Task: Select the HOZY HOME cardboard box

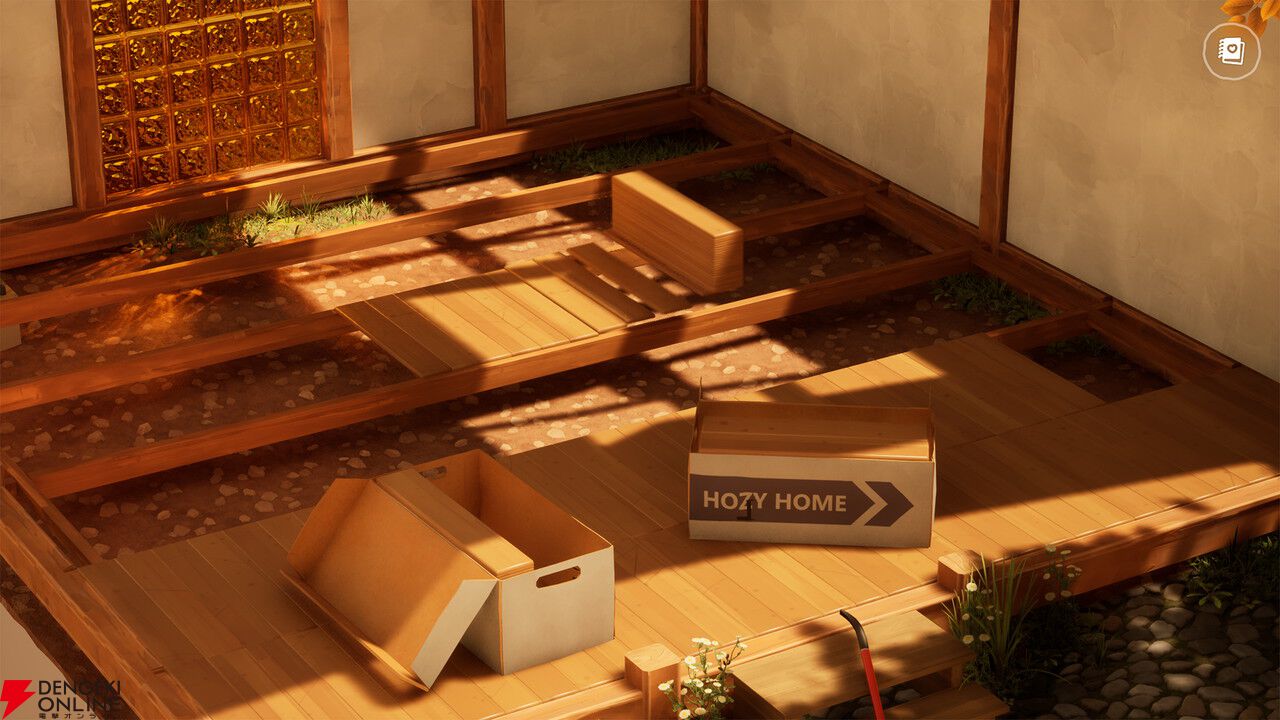Action: click(x=810, y=470)
